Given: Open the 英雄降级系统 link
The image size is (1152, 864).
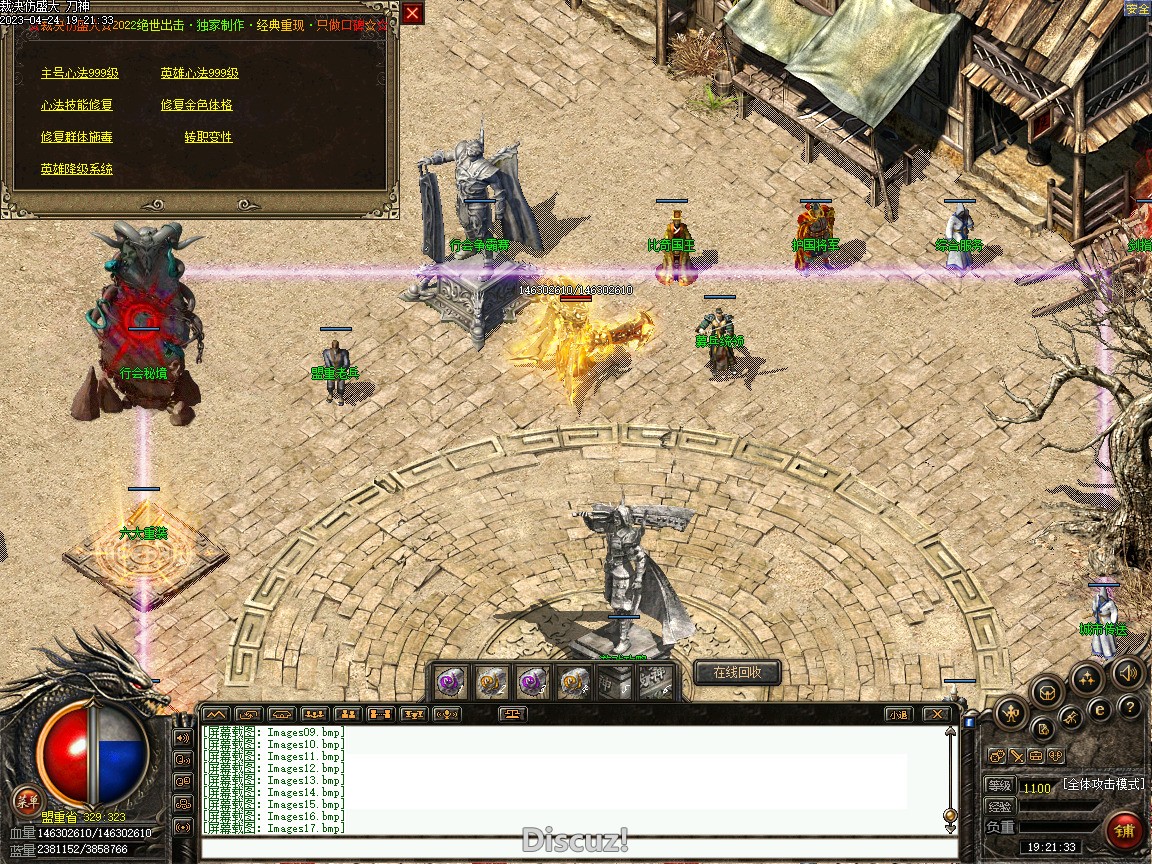Looking at the screenshot, I should [x=77, y=169].
